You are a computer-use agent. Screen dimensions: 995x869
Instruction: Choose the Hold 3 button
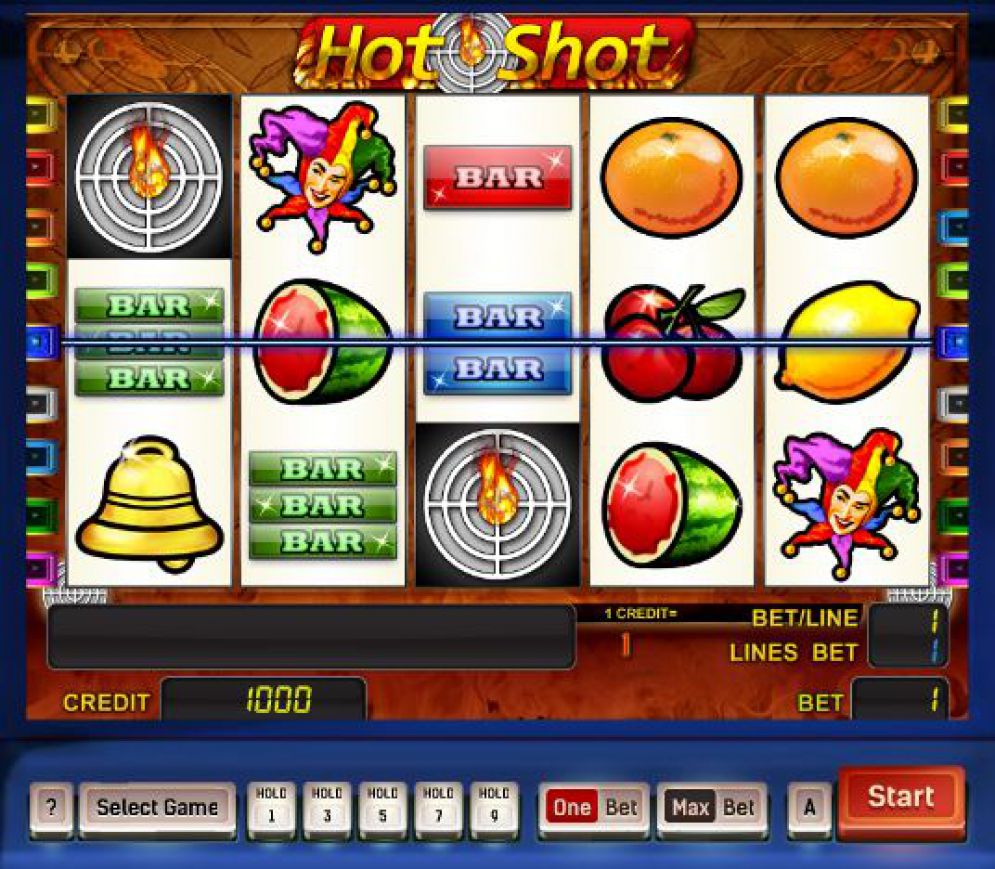tap(327, 806)
